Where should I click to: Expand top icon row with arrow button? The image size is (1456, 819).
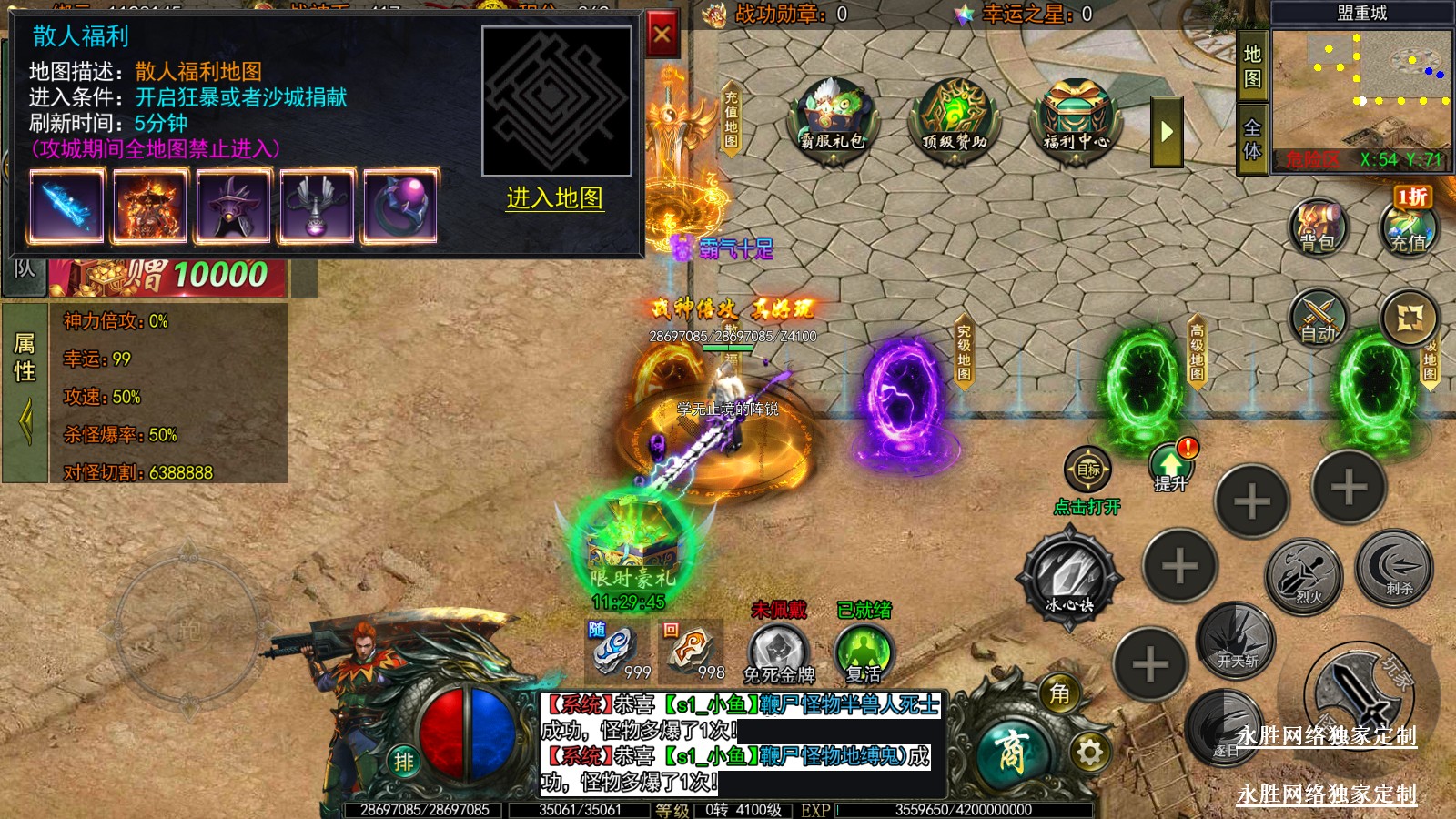[x=1167, y=133]
